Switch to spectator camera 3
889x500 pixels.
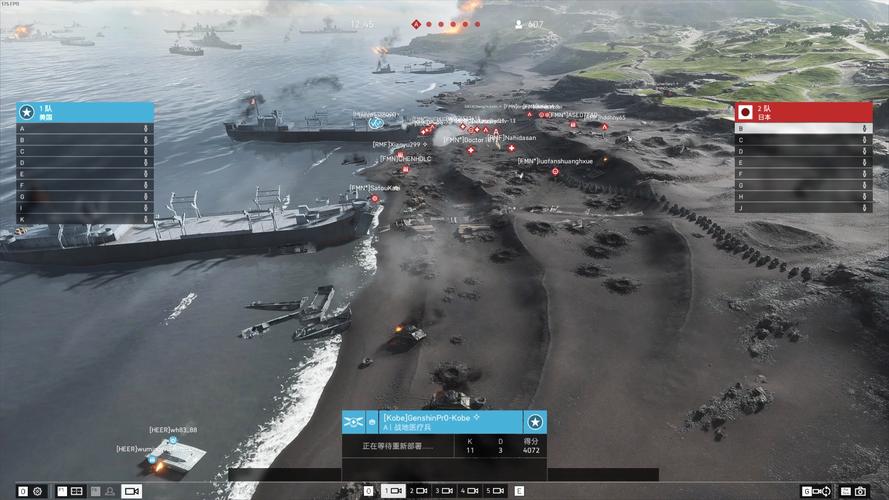[444, 491]
